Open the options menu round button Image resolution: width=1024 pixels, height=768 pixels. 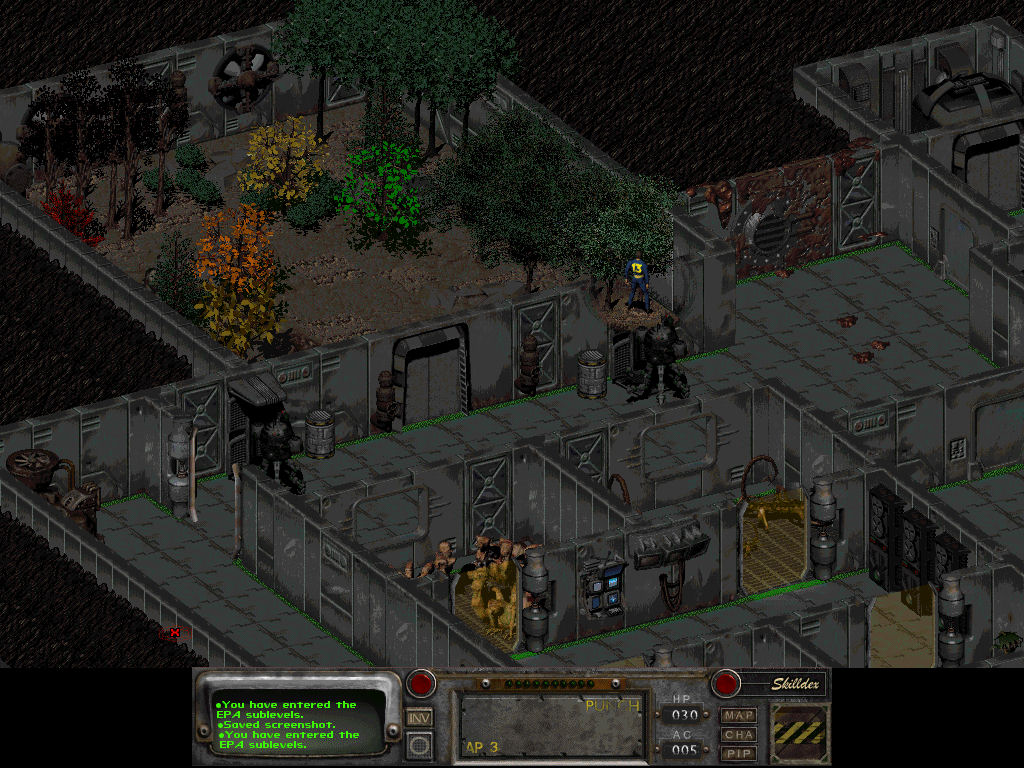tap(419, 744)
